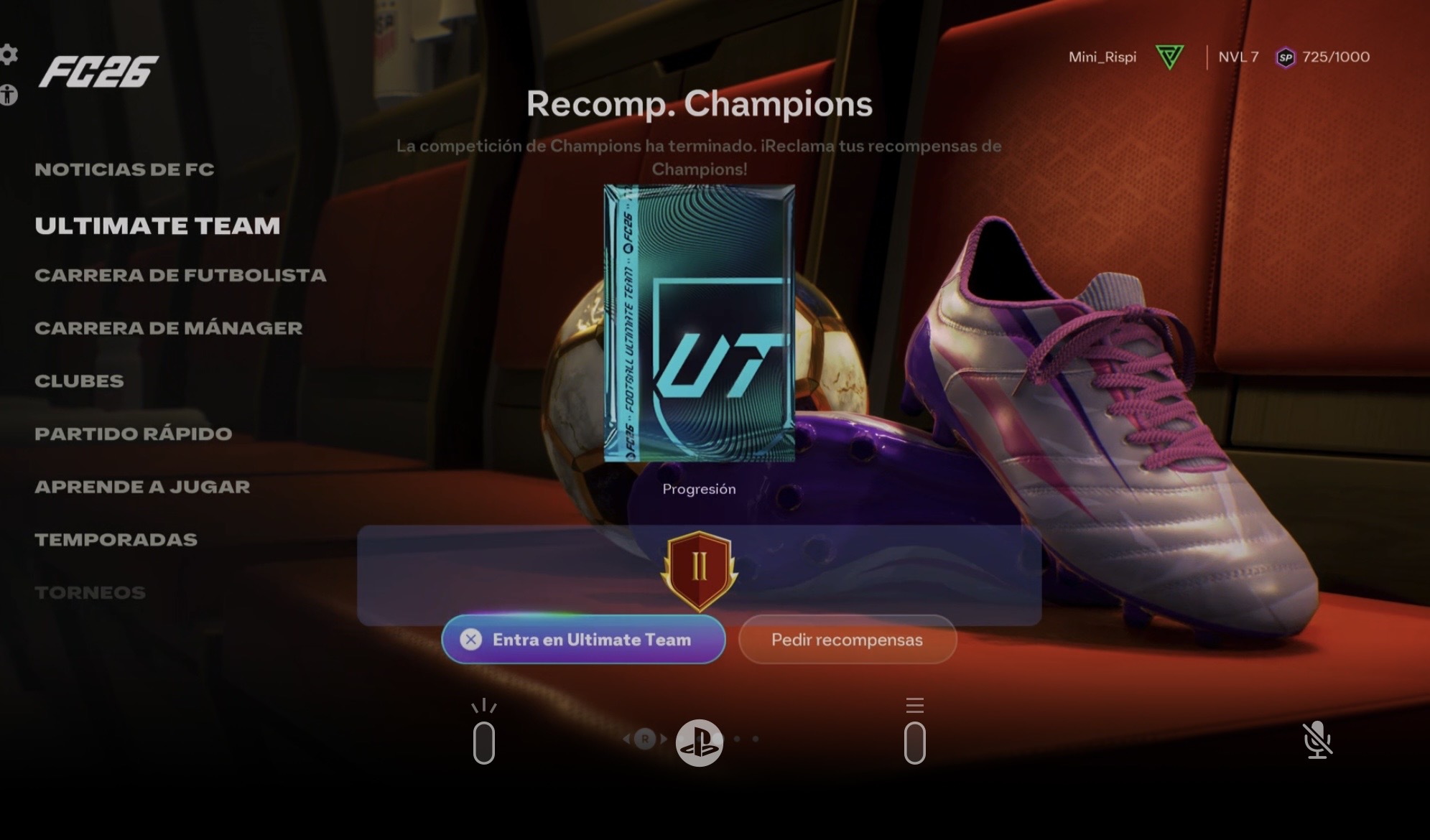This screenshot has width=1430, height=840.
Task: Toggle the muted microphone icon
Action: click(1317, 740)
